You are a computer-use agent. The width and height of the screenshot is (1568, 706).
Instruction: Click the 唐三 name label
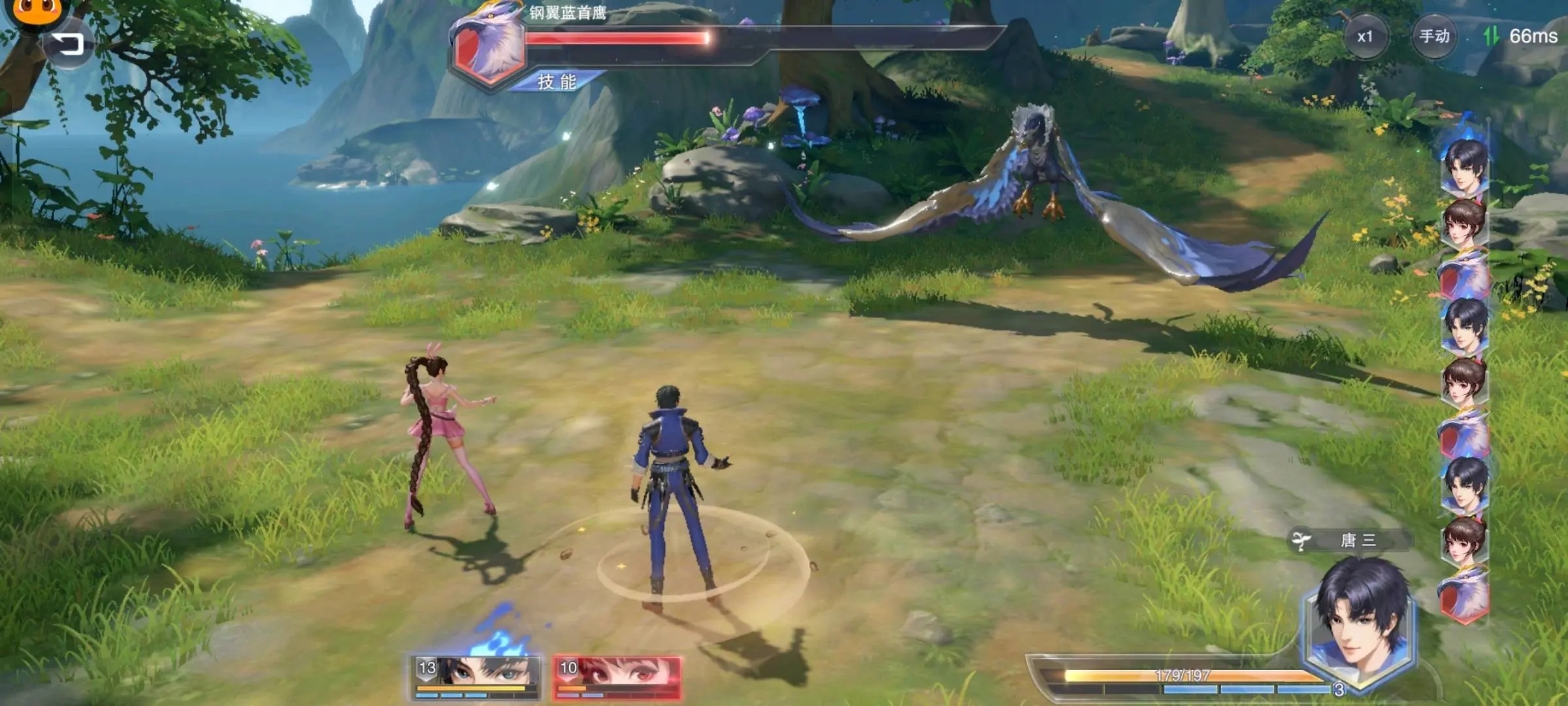pos(1358,541)
